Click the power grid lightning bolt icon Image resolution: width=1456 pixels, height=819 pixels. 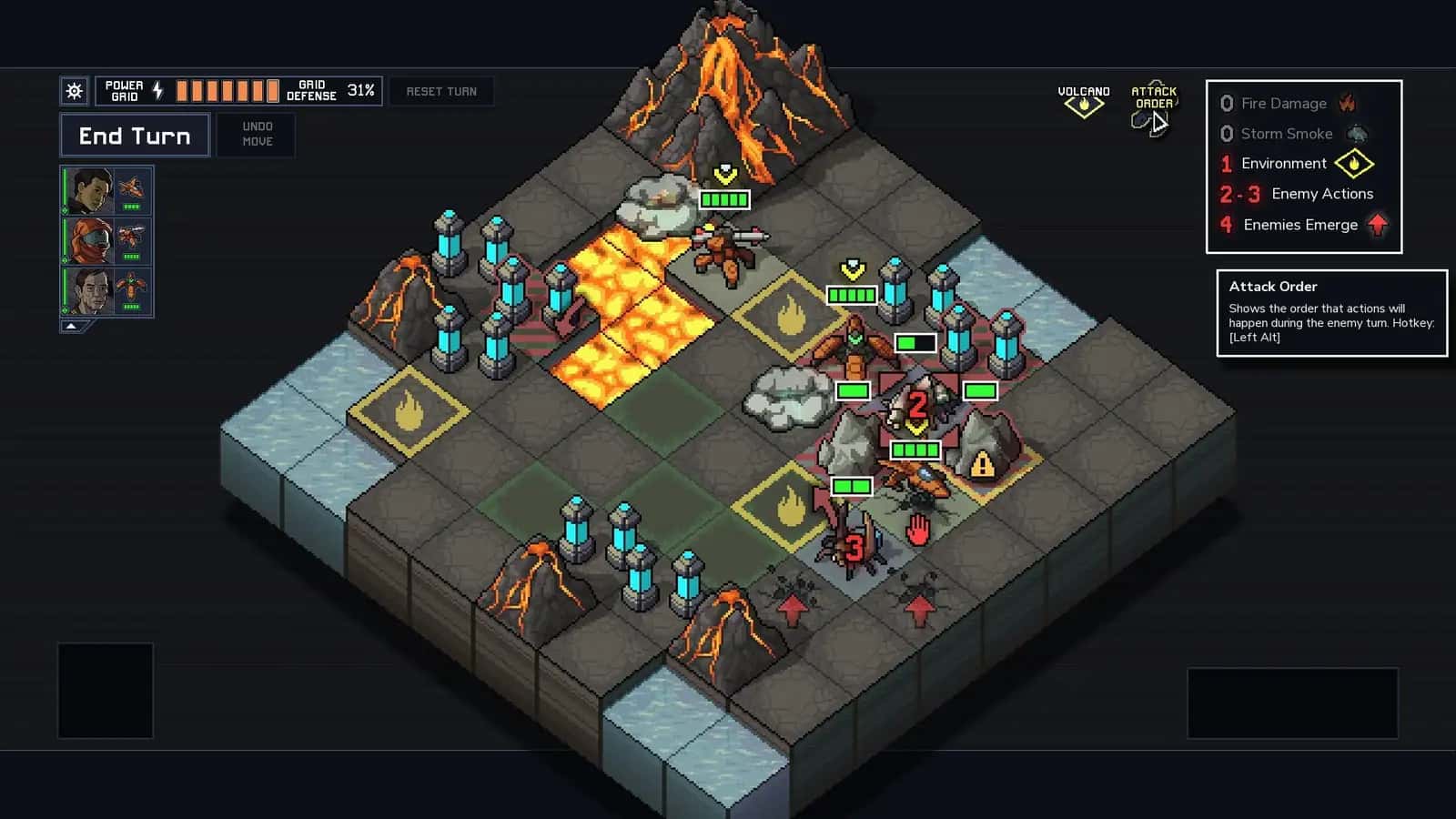pos(159,89)
